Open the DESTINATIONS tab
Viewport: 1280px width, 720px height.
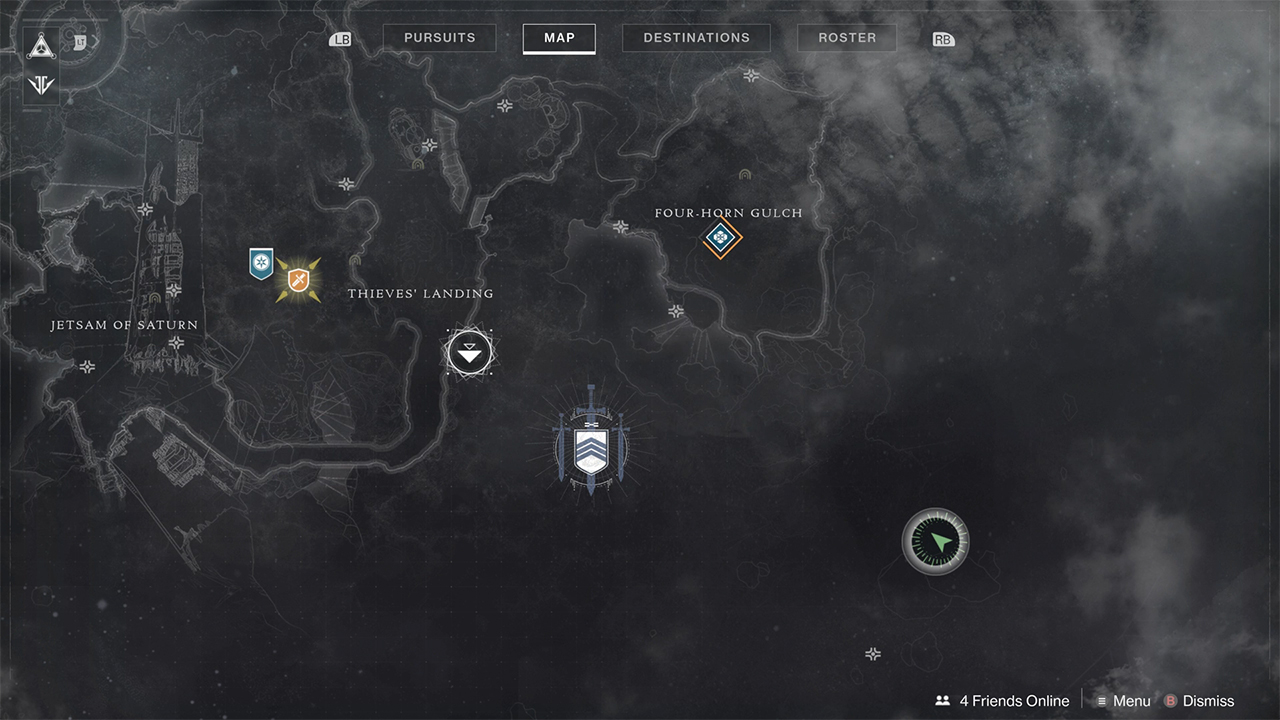click(x=696, y=37)
